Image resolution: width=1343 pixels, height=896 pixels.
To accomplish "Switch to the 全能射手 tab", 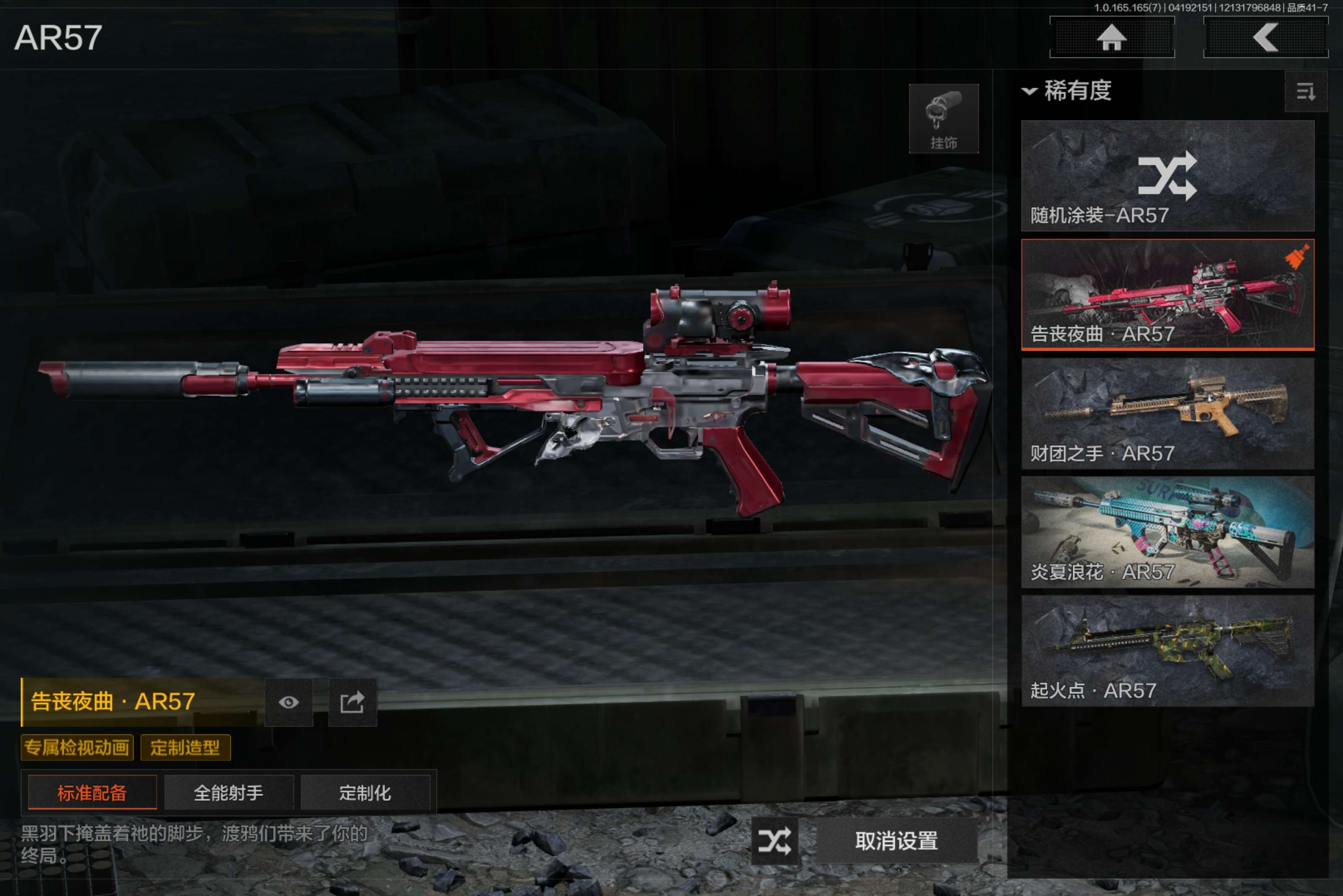I will click(x=229, y=792).
